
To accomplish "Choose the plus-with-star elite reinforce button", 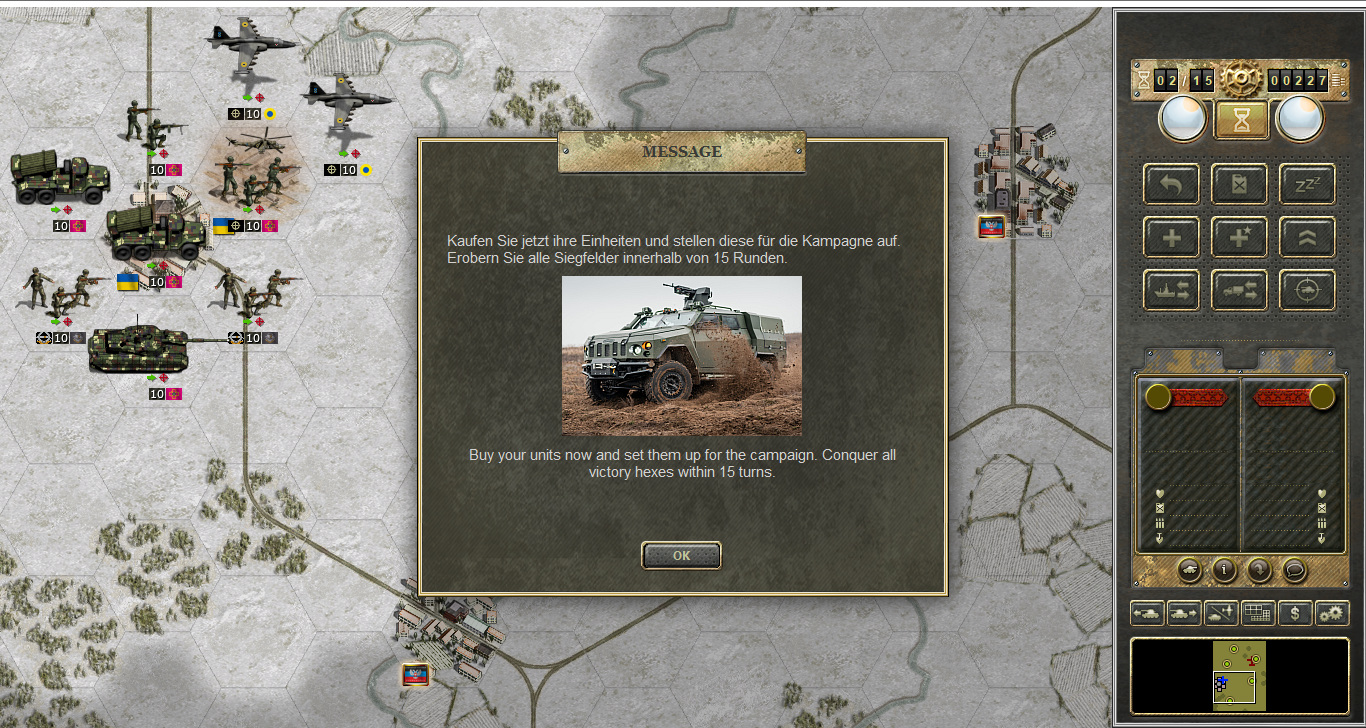I will tap(1239, 237).
